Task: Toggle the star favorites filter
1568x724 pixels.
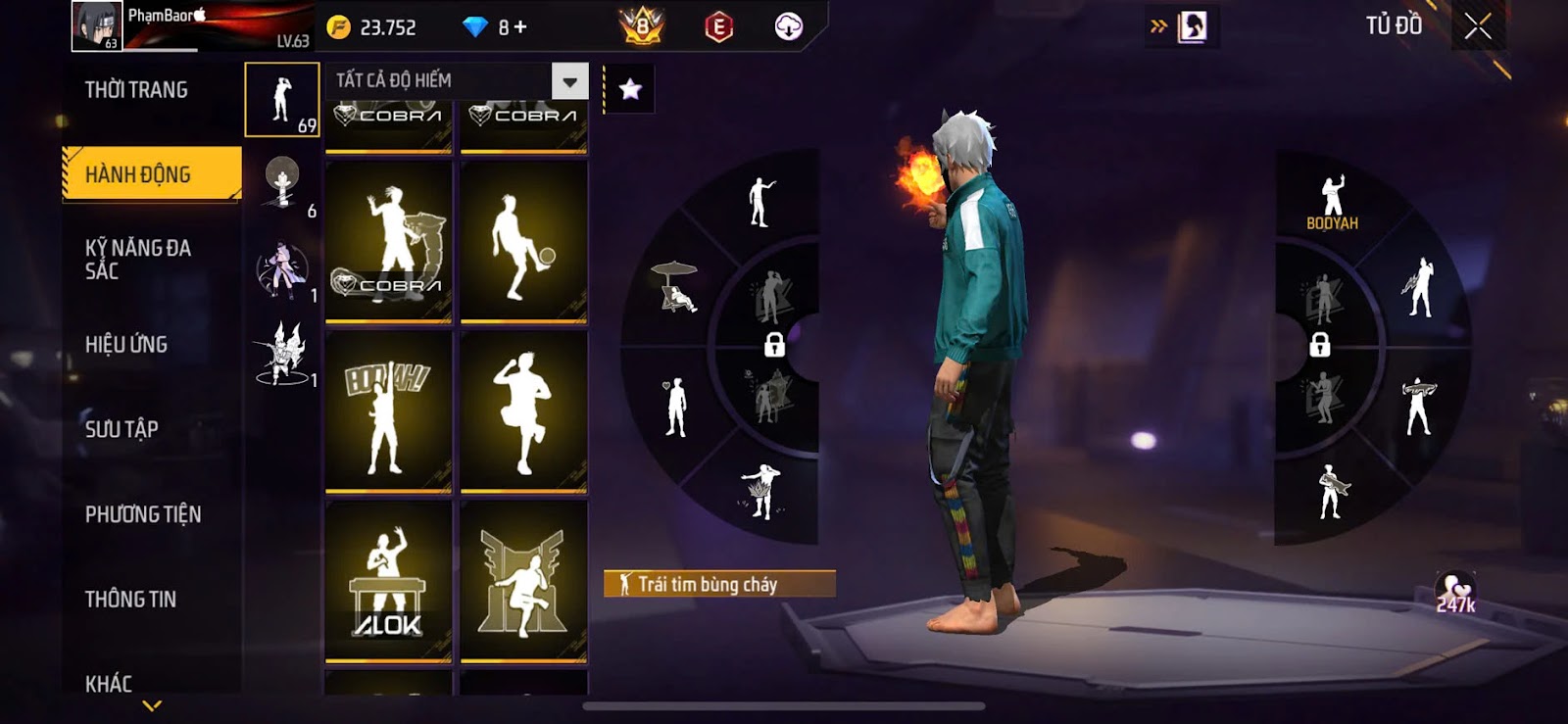Action: [630, 90]
